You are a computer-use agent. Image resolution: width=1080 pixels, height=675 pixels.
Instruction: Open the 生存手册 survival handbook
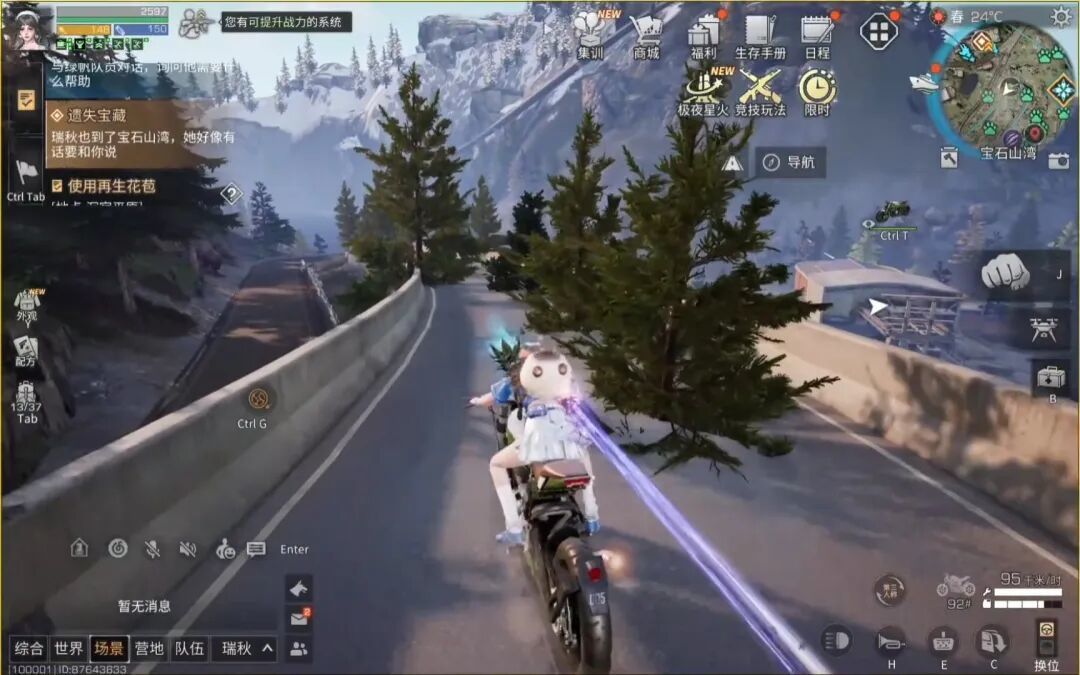click(760, 35)
